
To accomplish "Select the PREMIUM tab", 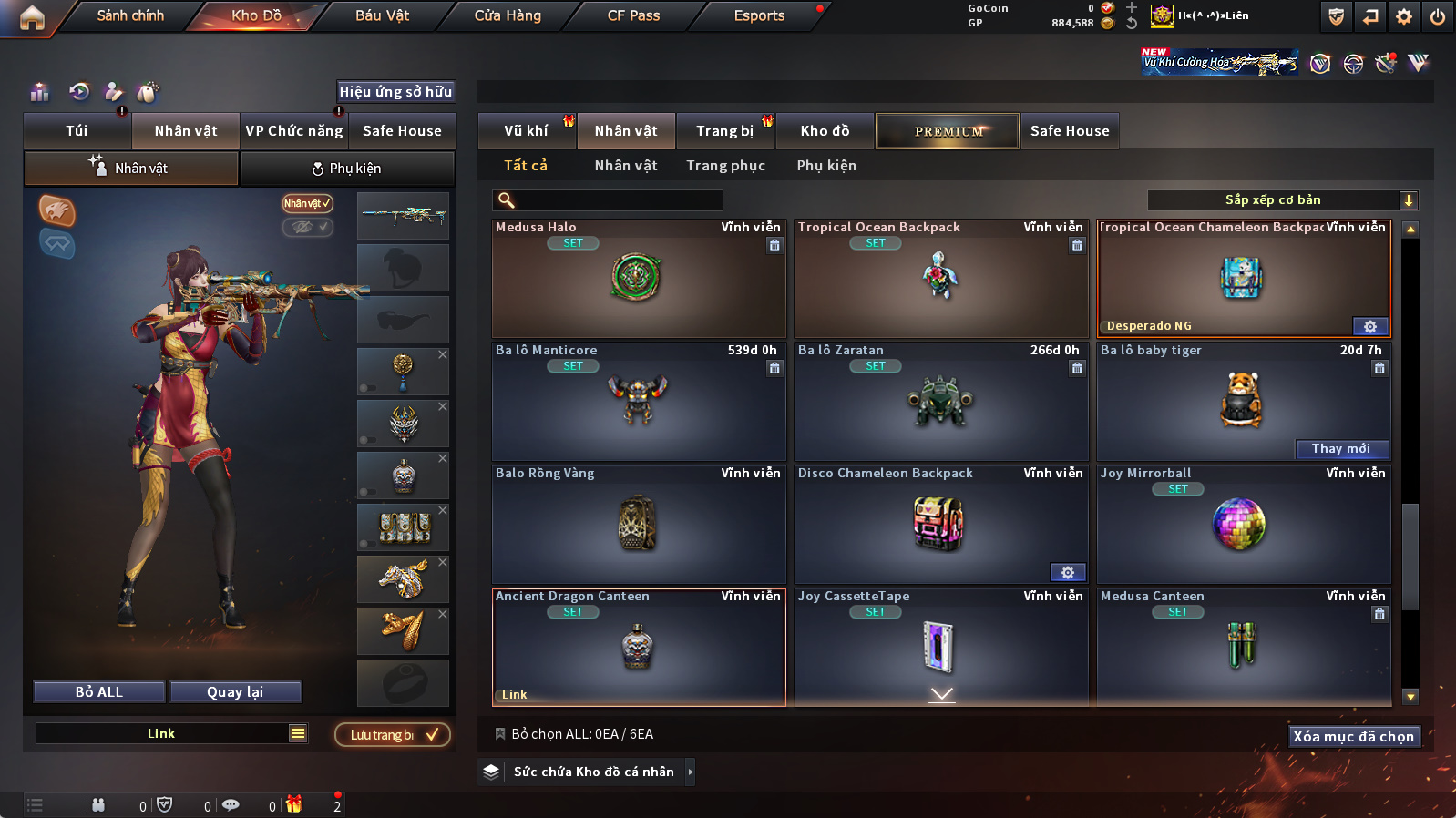I will tap(948, 131).
